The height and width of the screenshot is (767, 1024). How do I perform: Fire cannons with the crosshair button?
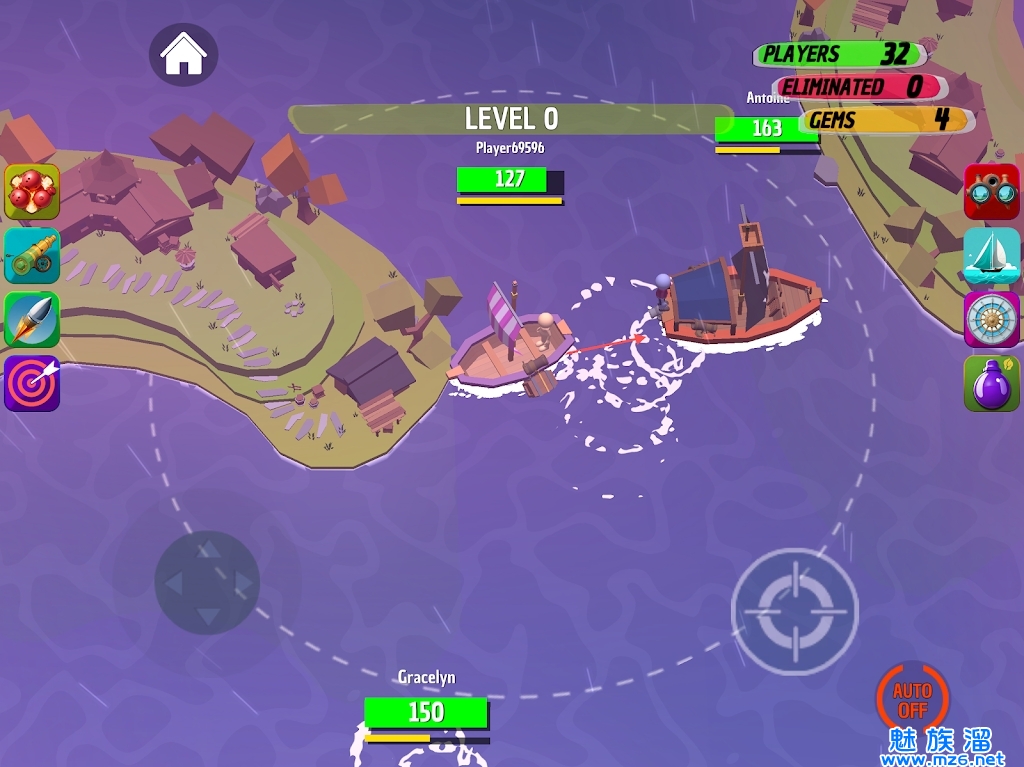point(795,609)
